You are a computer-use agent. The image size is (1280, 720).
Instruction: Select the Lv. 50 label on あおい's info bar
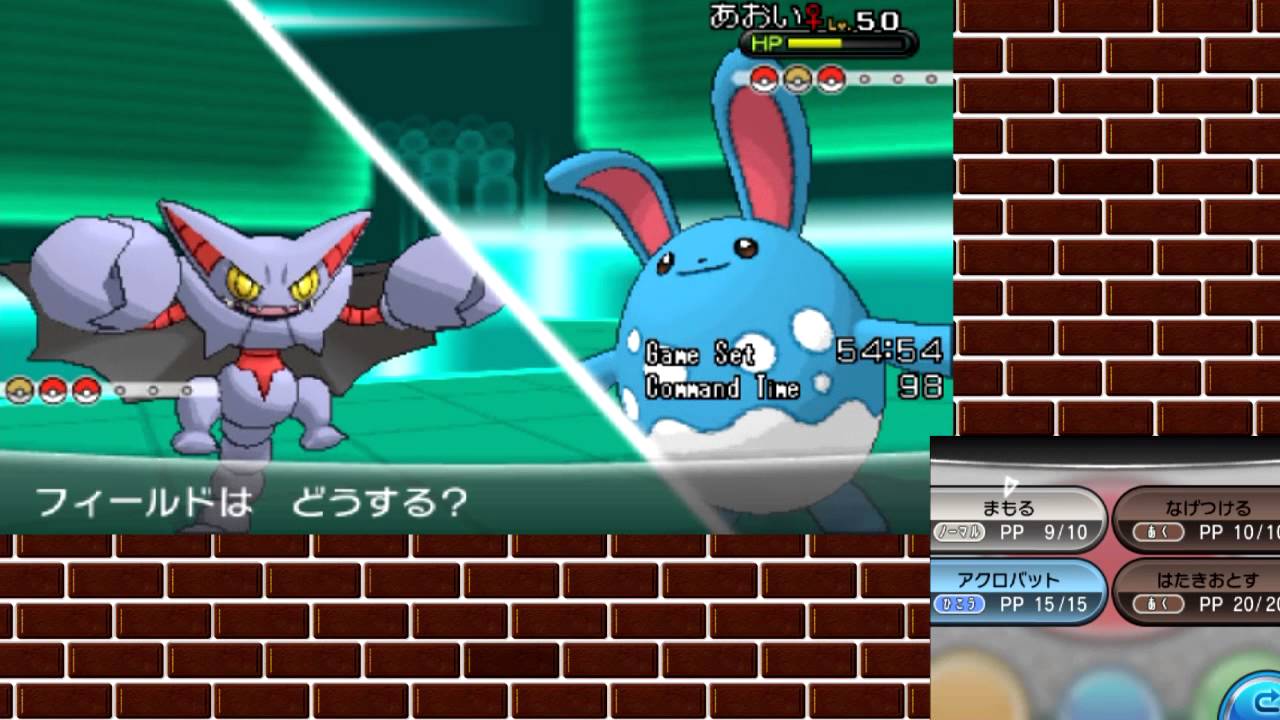tap(860, 18)
